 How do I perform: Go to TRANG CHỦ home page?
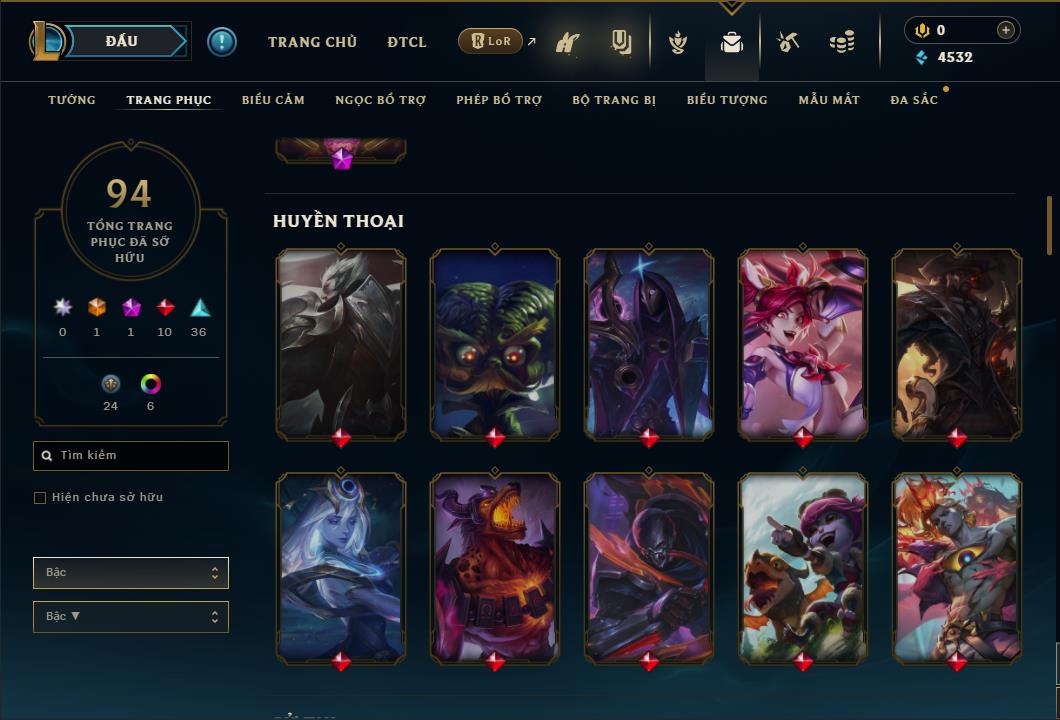tap(312, 42)
